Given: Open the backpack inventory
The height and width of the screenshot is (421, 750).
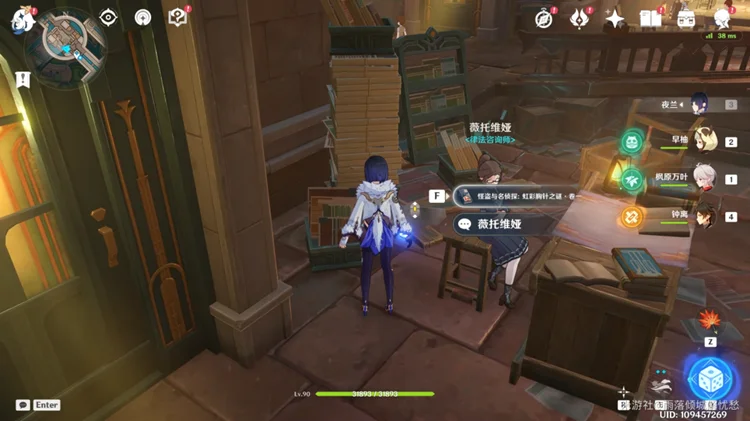Looking at the screenshot, I should [x=686, y=18].
